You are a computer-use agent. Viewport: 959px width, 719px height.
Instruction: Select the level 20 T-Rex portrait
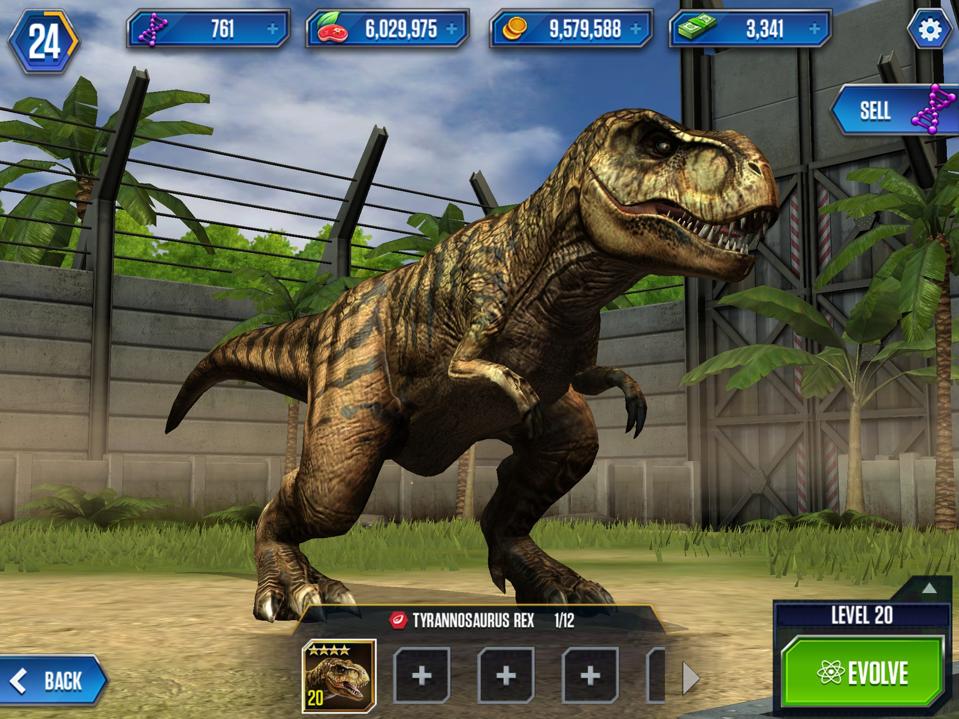(339, 675)
